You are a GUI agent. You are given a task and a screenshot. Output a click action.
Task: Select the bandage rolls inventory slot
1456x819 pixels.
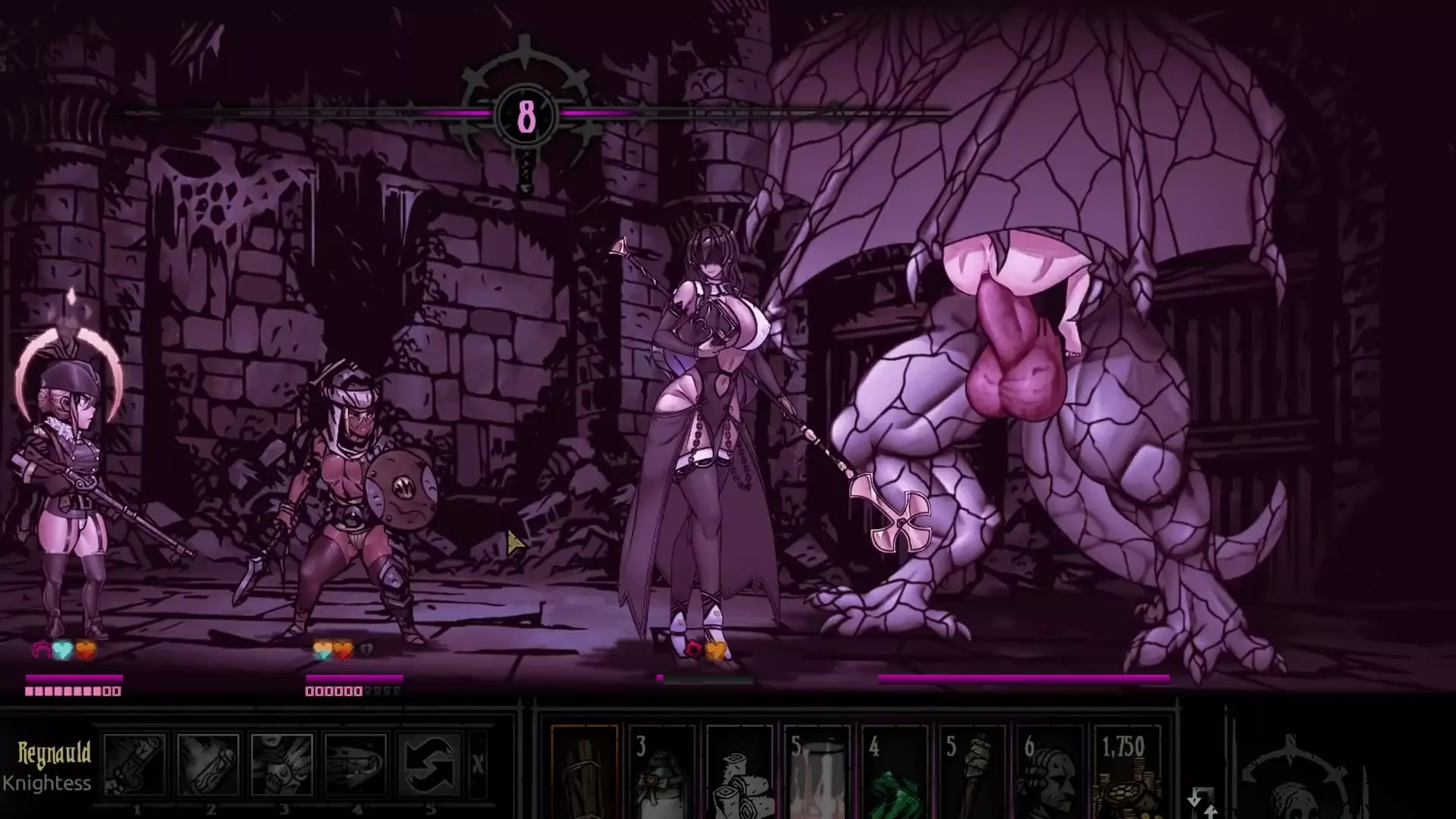[x=739, y=773]
